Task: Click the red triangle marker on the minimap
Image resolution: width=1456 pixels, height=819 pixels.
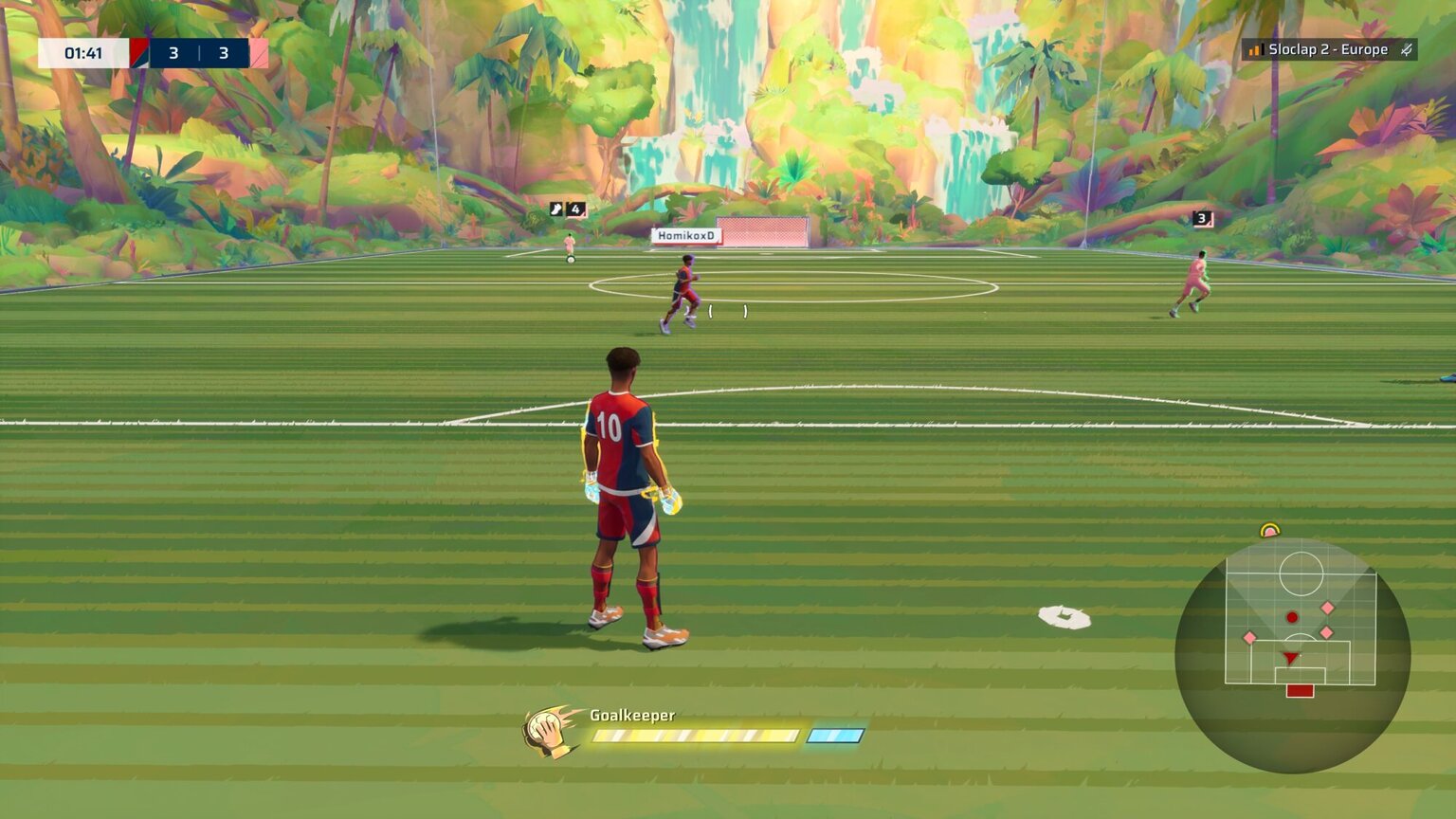Action: coord(1289,658)
